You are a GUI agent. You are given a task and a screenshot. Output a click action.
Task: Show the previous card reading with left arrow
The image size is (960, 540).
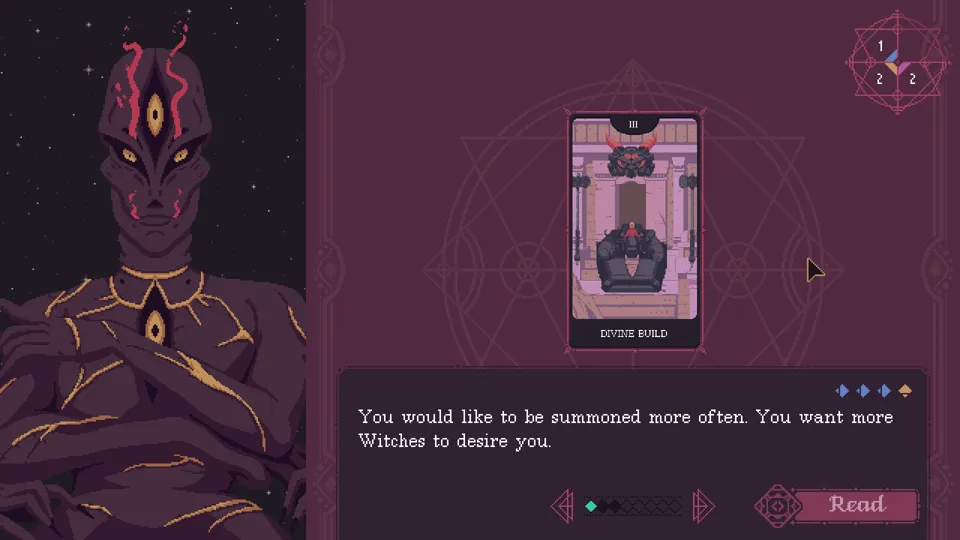[563, 506]
